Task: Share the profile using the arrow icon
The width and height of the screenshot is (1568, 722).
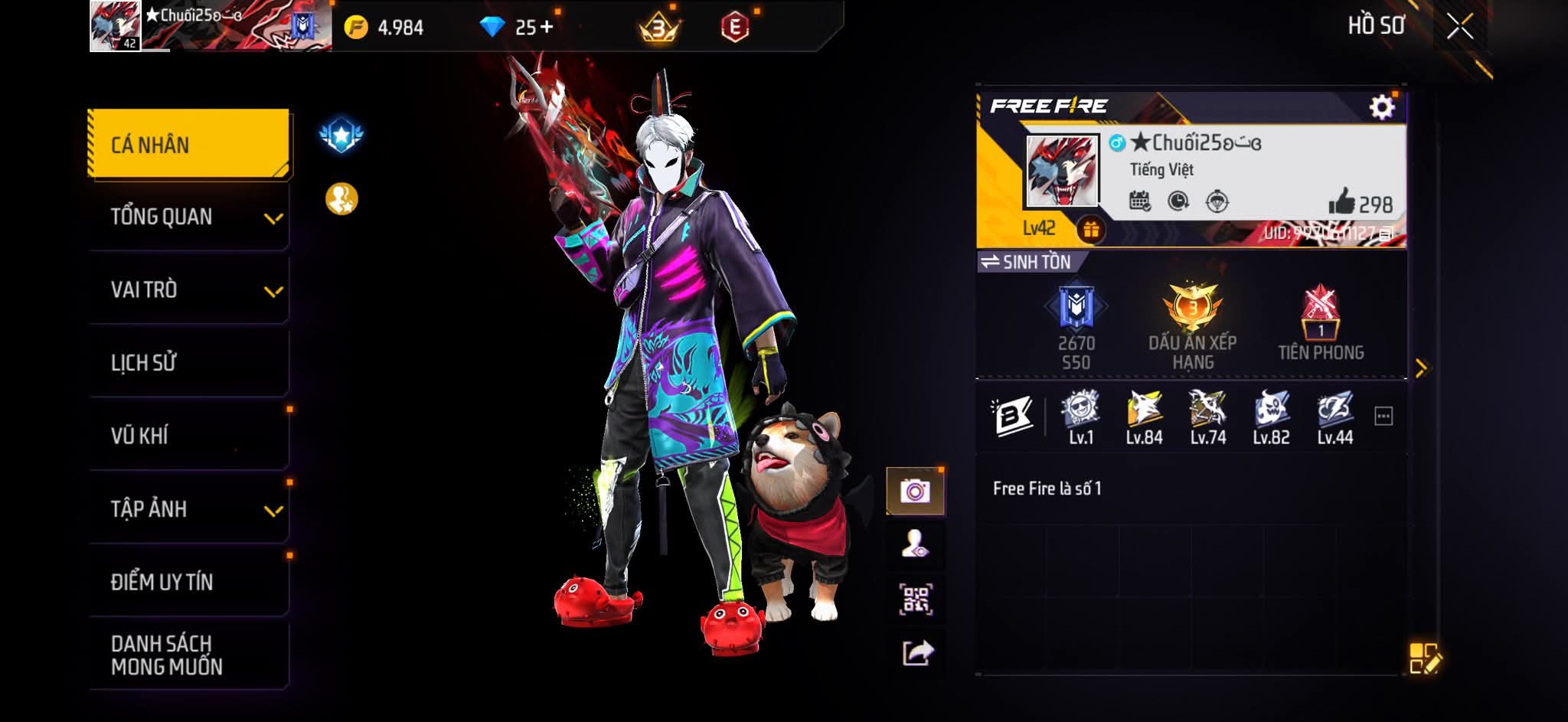Action: pos(917,653)
